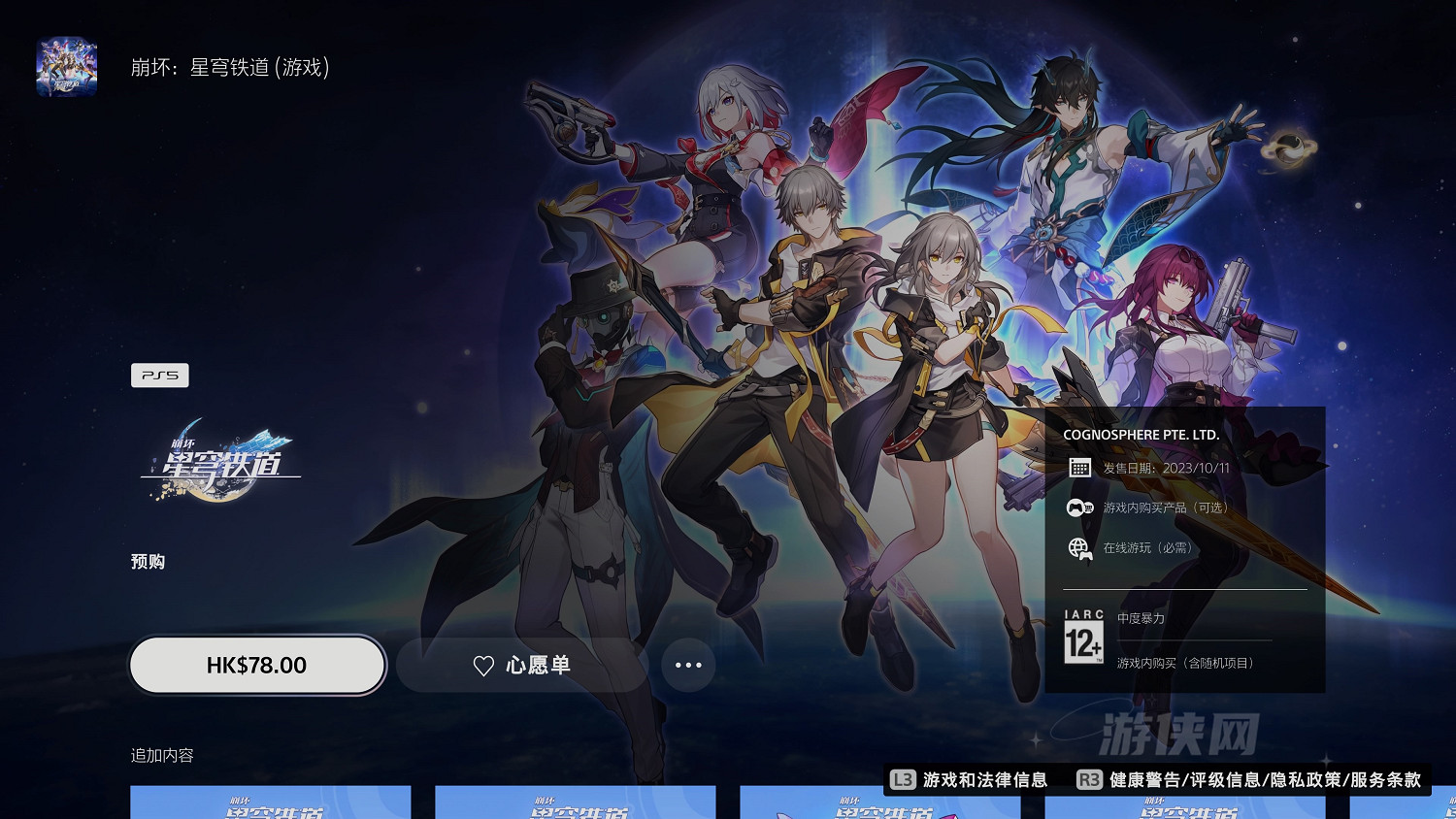The width and height of the screenshot is (1456, 819).
Task: Click the HK$78.00 purchase button
Action: coord(256,666)
